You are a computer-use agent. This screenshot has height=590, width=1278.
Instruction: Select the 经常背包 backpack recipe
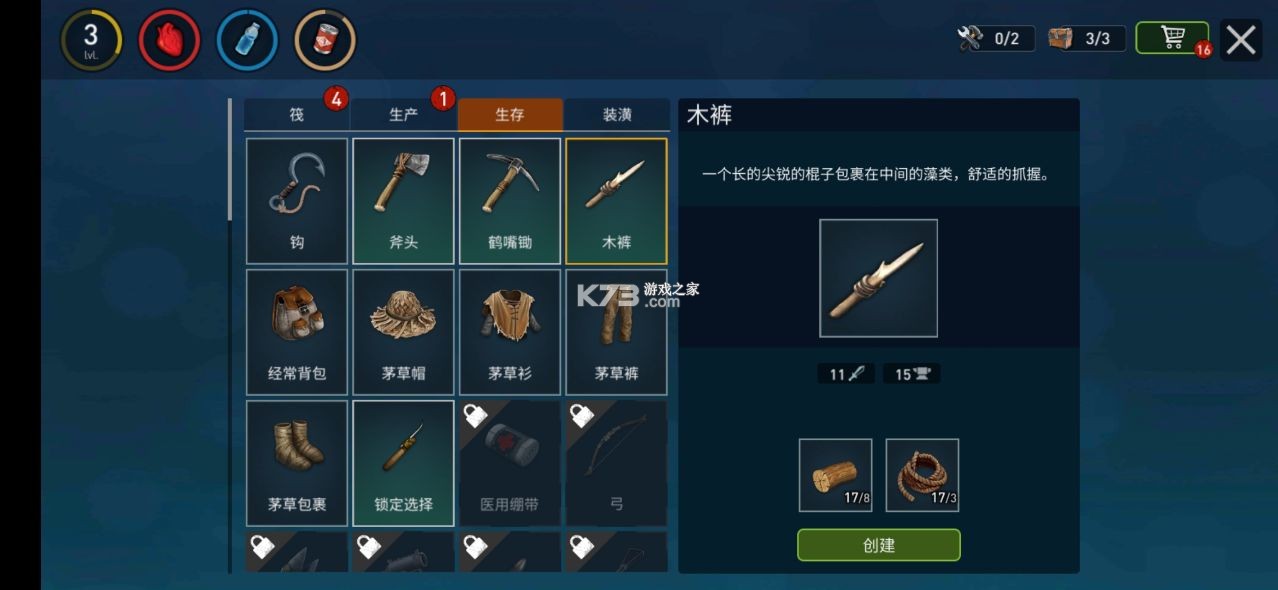pyautogui.click(x=297, y=331)
